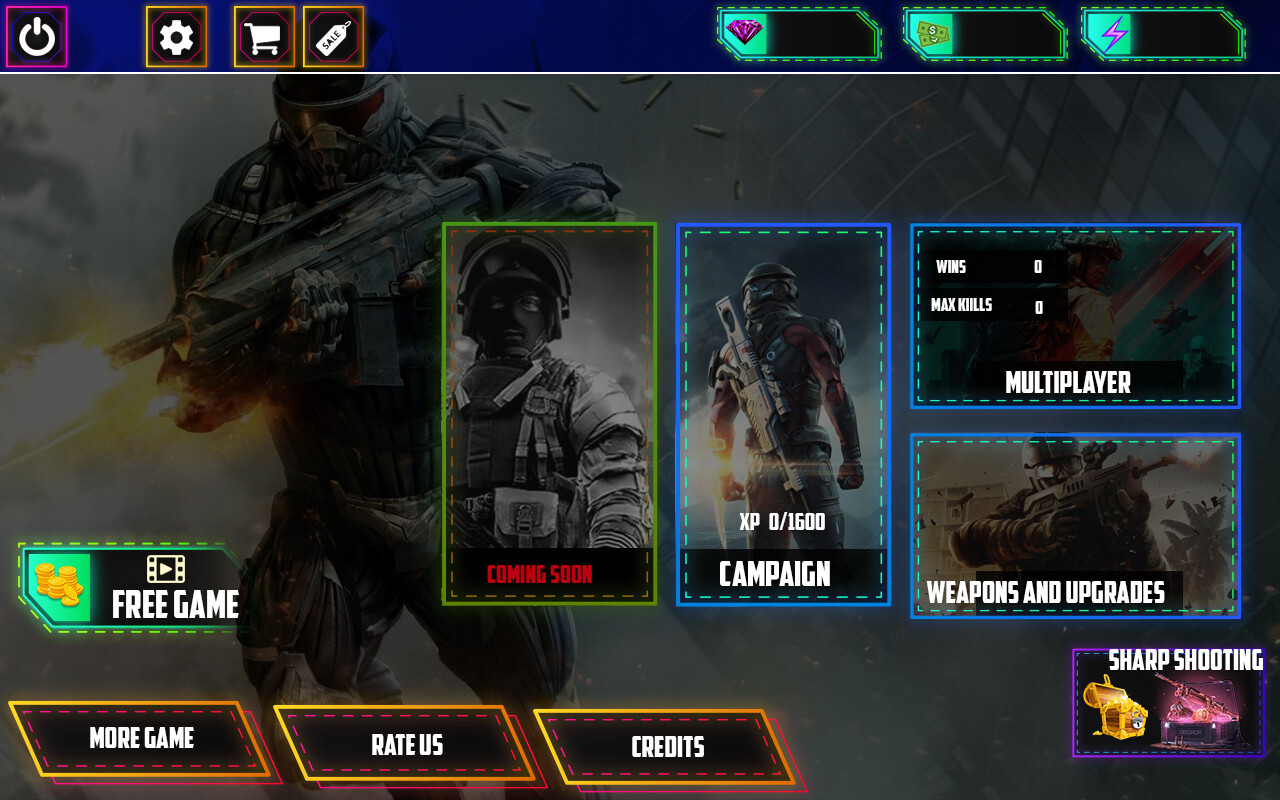Tap the purple gem currency panel

click(798, 34)
